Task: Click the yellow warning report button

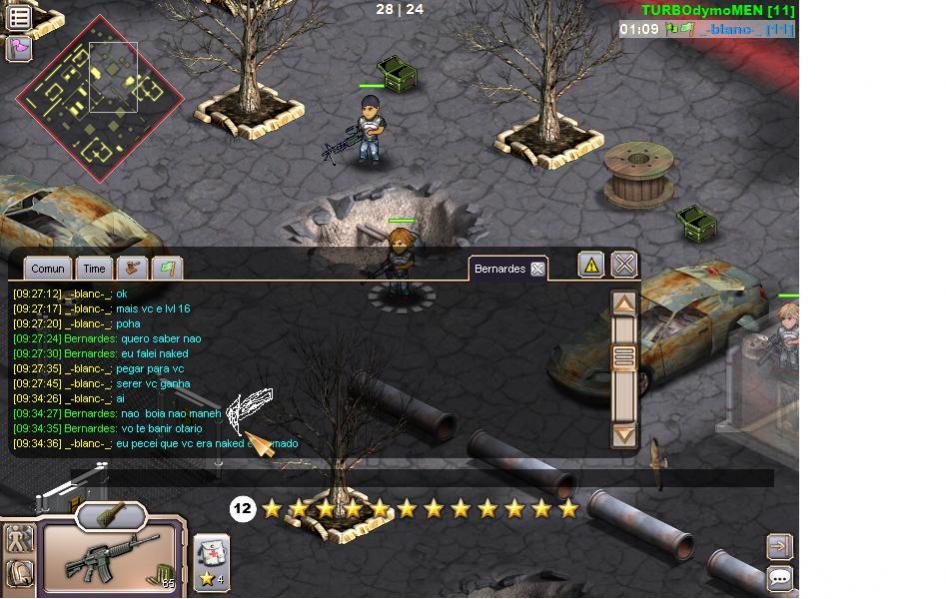Action: (591, 264)
